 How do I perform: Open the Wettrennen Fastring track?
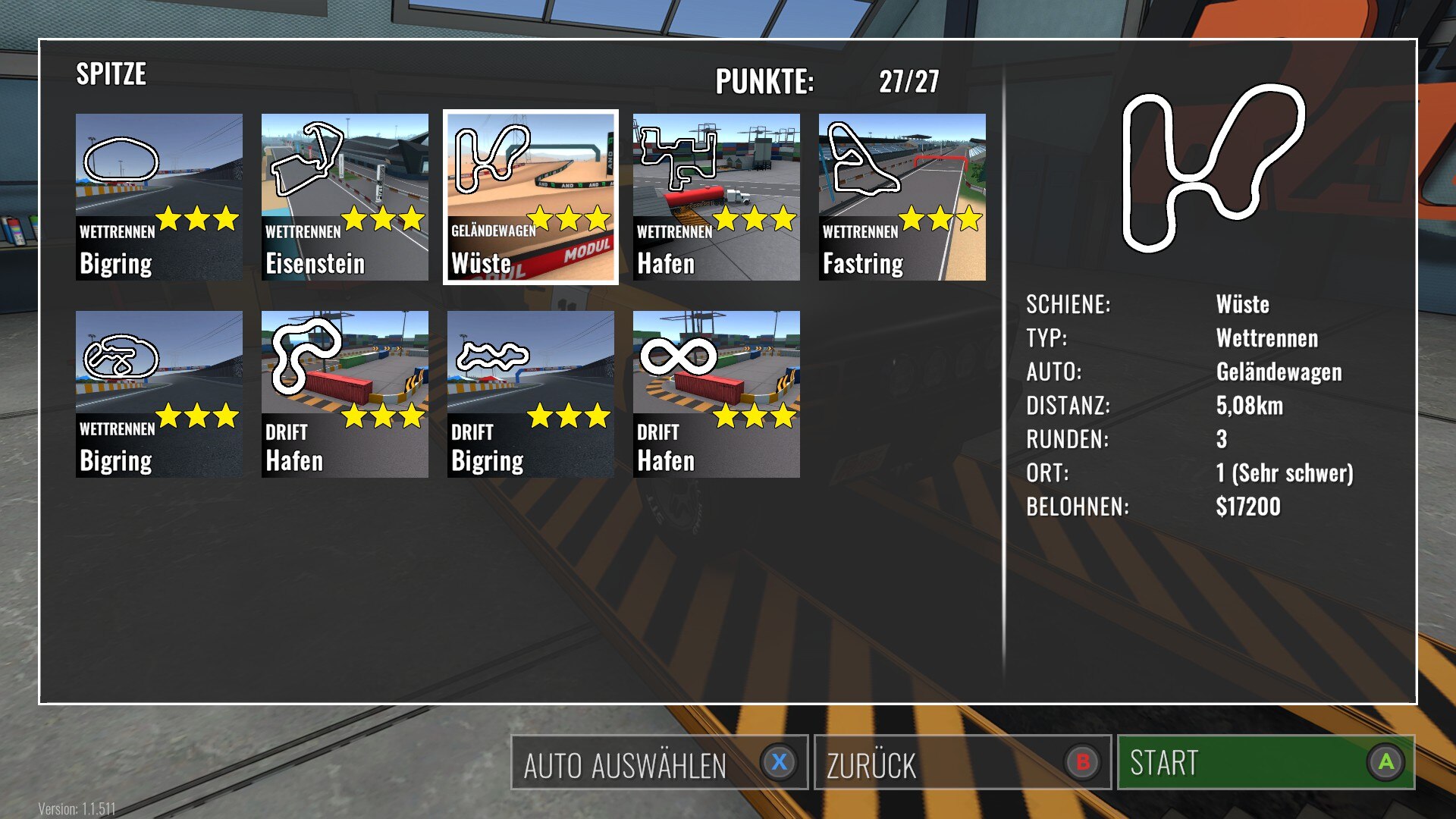click(x=902, y=197)
